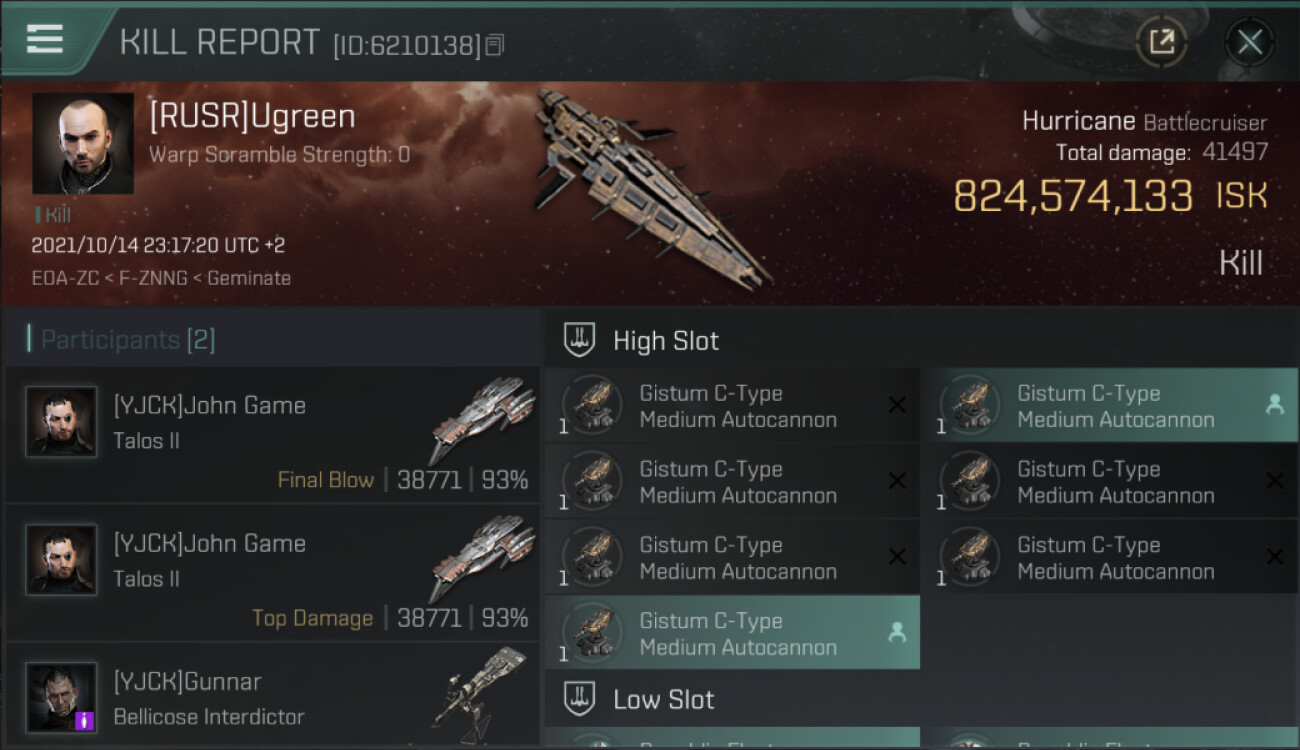Select John Game's Final Blow entry
Screen dimensions: 1300x750
(x=272, y=435)
